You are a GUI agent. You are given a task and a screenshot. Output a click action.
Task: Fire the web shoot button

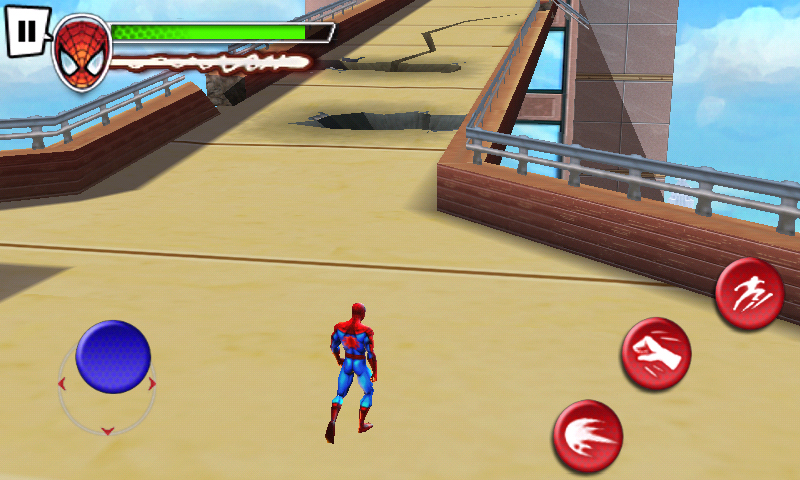588,435
